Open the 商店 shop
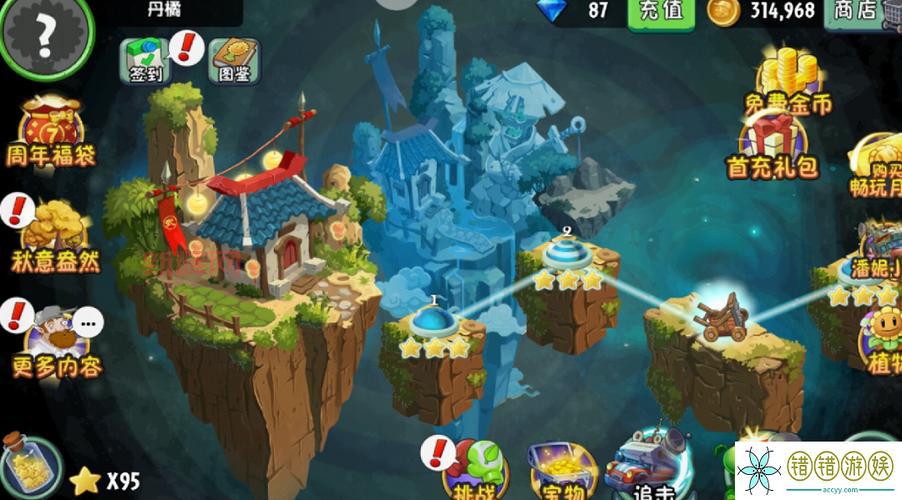 (854, 12)
